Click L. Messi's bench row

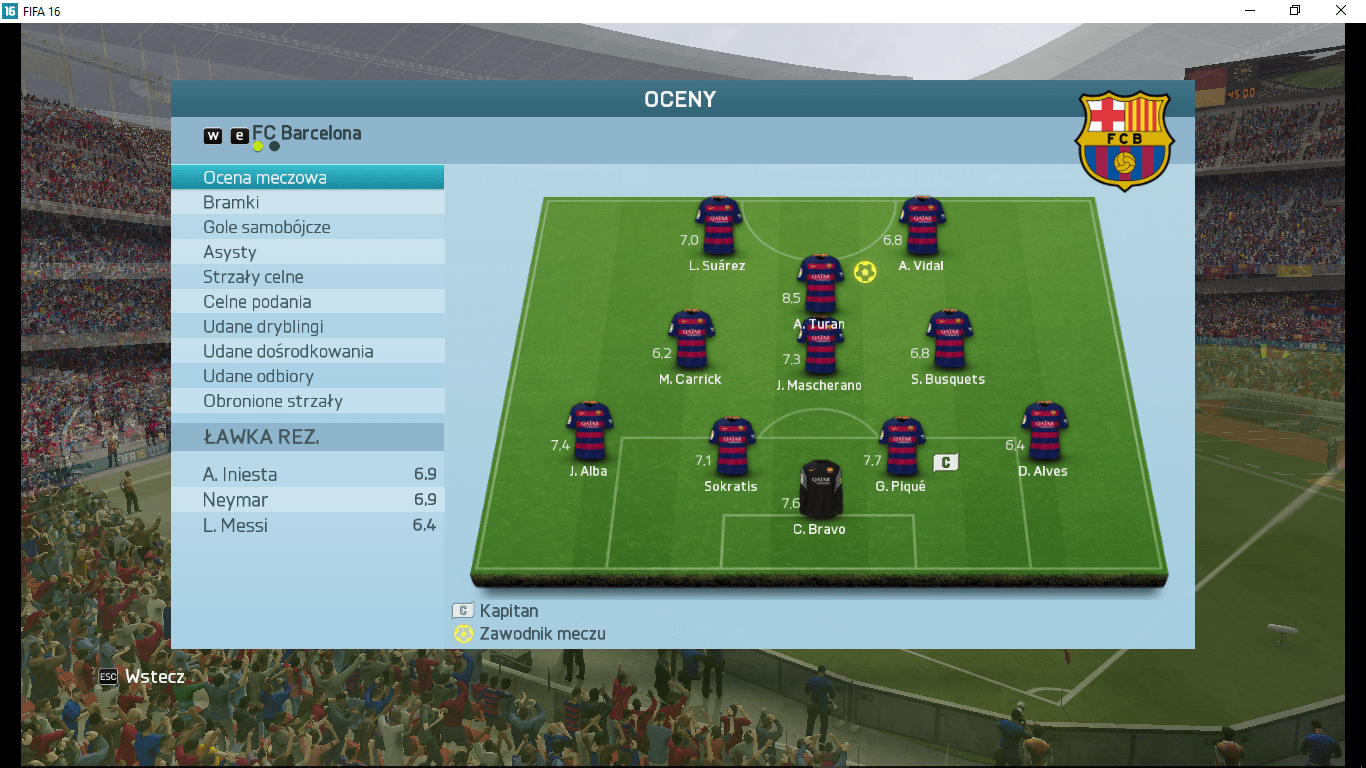(x=307, y=525)
